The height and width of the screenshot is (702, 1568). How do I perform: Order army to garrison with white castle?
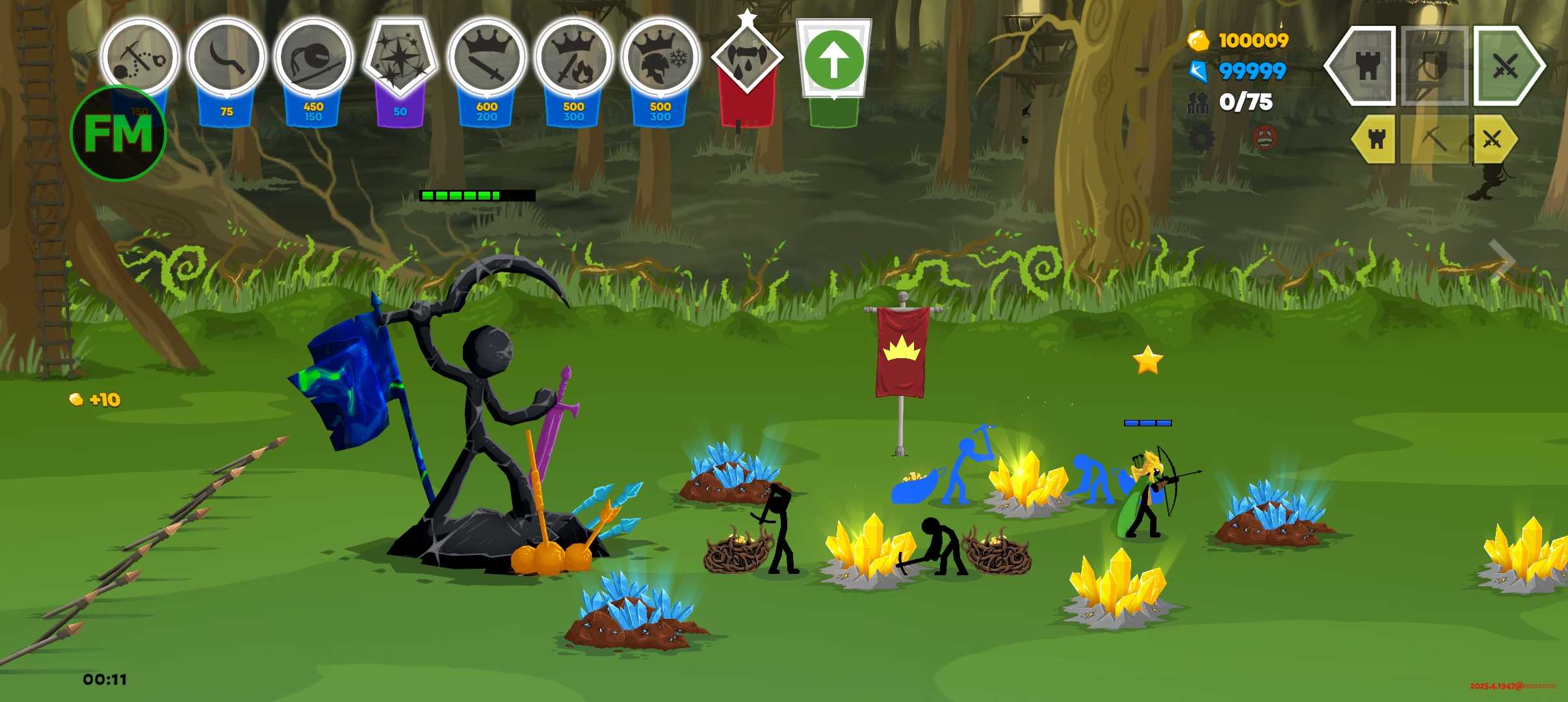pyautogui.click(x=1366, y=66)
